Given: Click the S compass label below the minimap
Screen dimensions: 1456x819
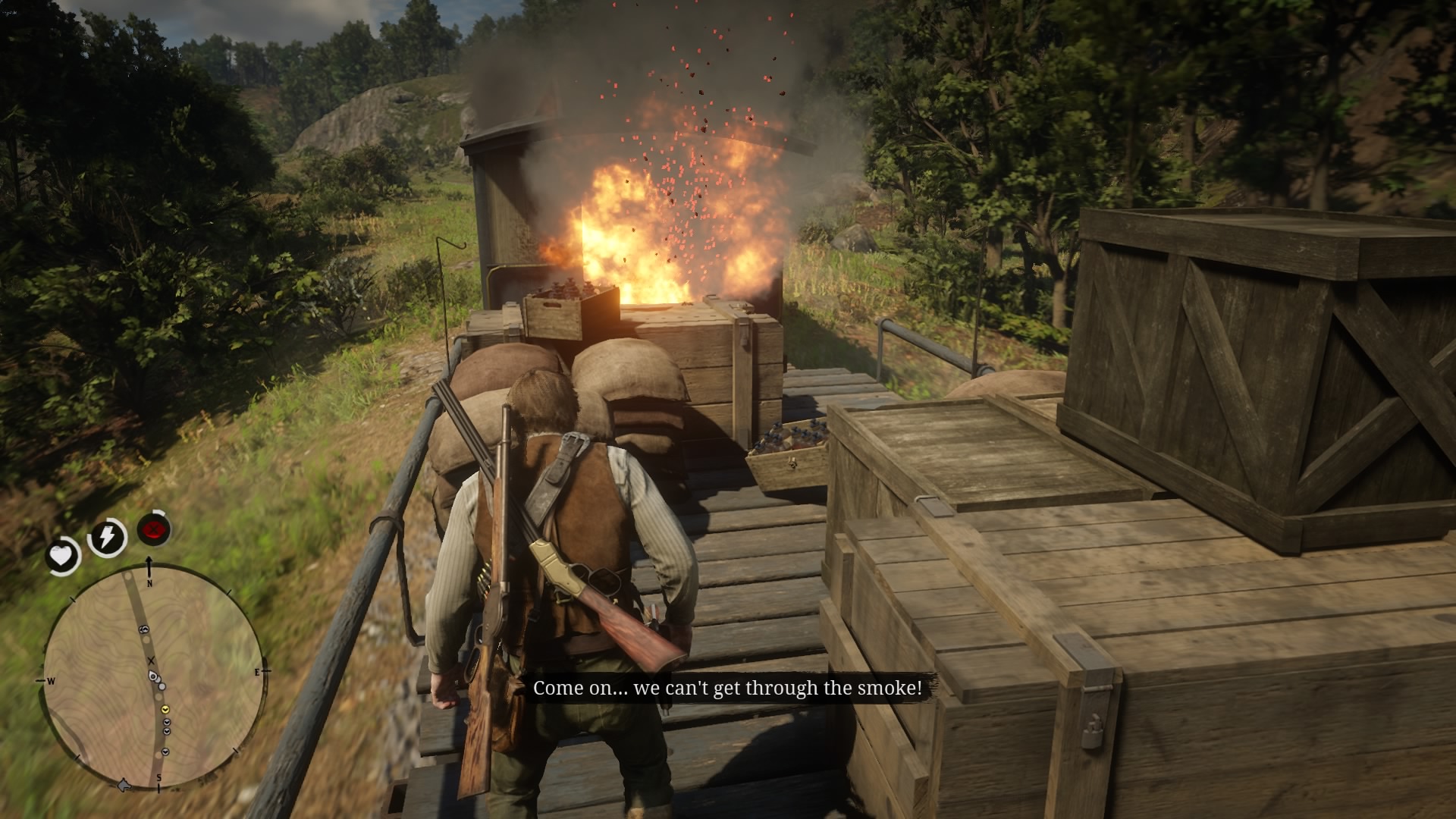Looking at the screenshot, I should tap(159, 777).
